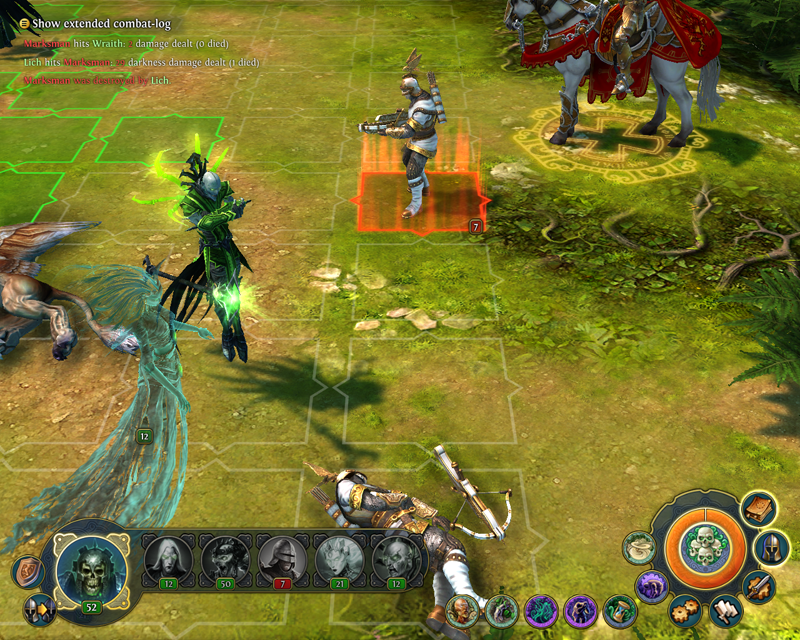Viewport: 800px width, 640px height.
Task: Use the pale mushroom cloud ability
Action: (x=638, y=547)
